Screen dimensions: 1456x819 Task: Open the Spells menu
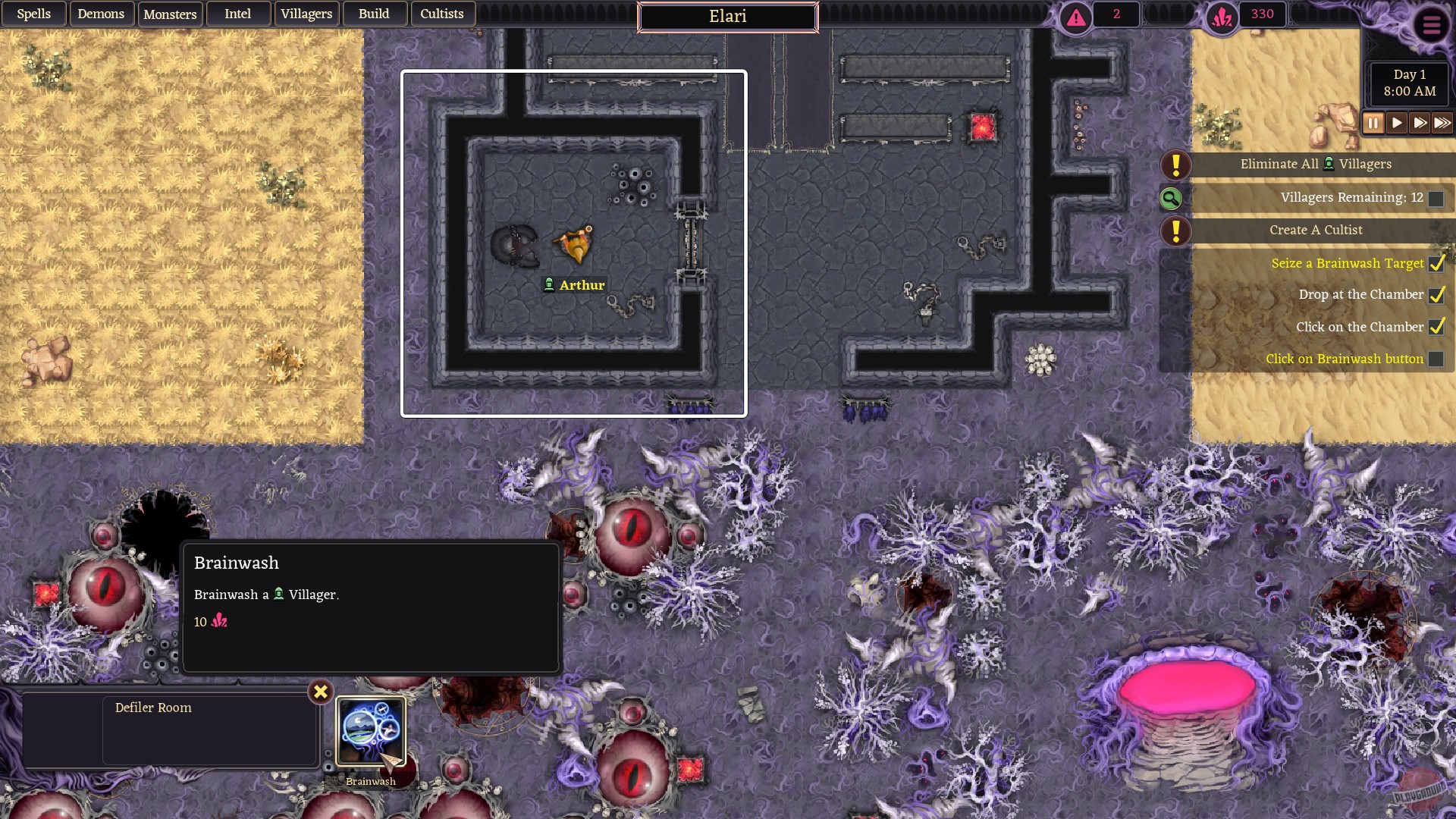[33, 13]
